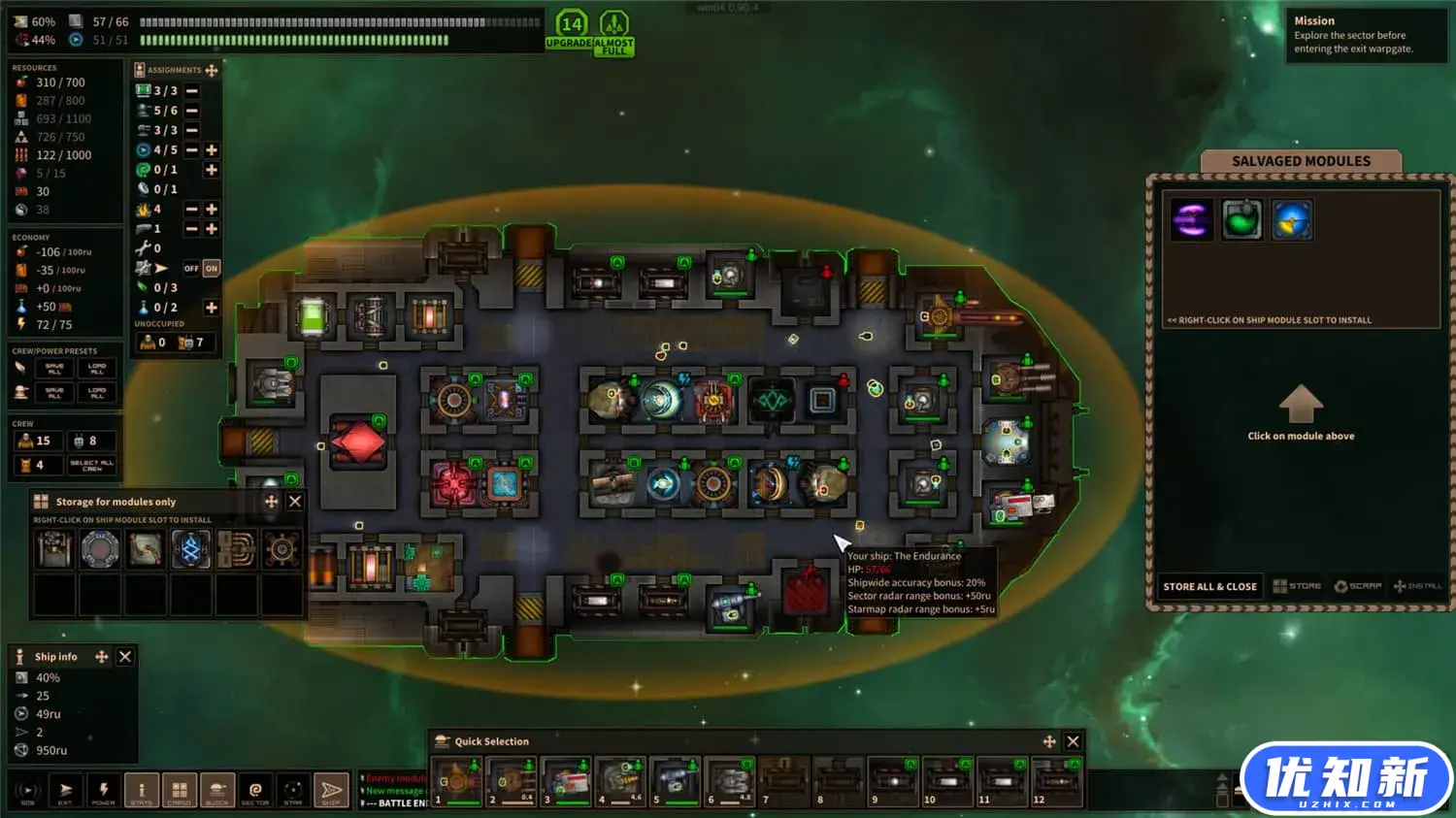1456x818 pixels.
Task: Click the Upgrade level 14 badge
Action: [x=571, y=30]
